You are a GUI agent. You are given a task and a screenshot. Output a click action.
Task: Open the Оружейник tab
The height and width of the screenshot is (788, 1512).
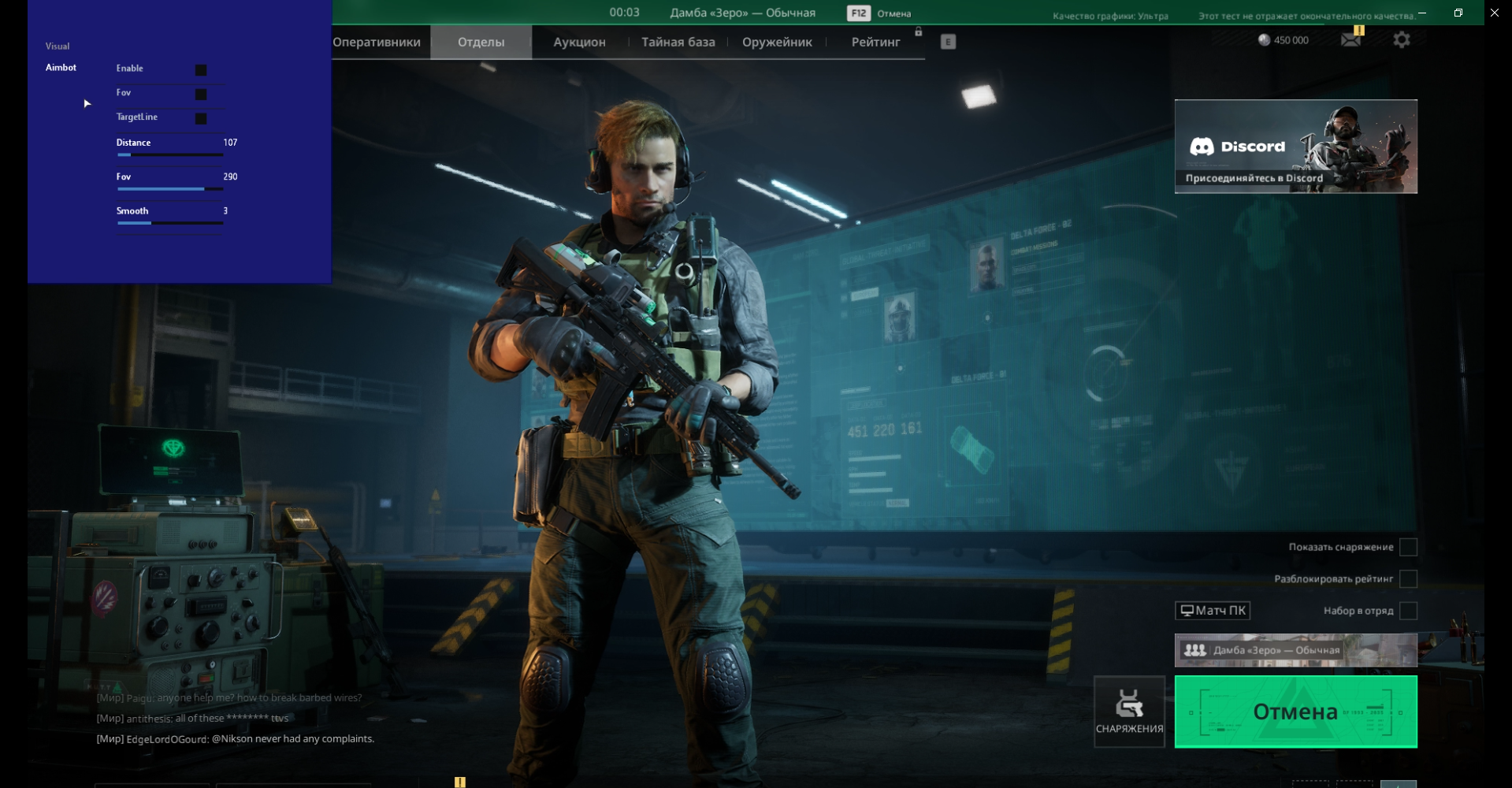[777, 43]
